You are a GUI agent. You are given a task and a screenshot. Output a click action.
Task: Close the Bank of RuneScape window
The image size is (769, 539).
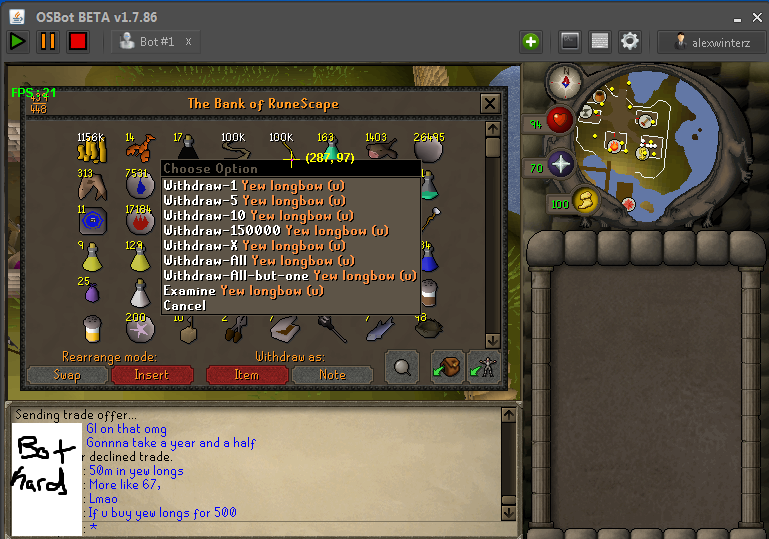pos(489,103)
